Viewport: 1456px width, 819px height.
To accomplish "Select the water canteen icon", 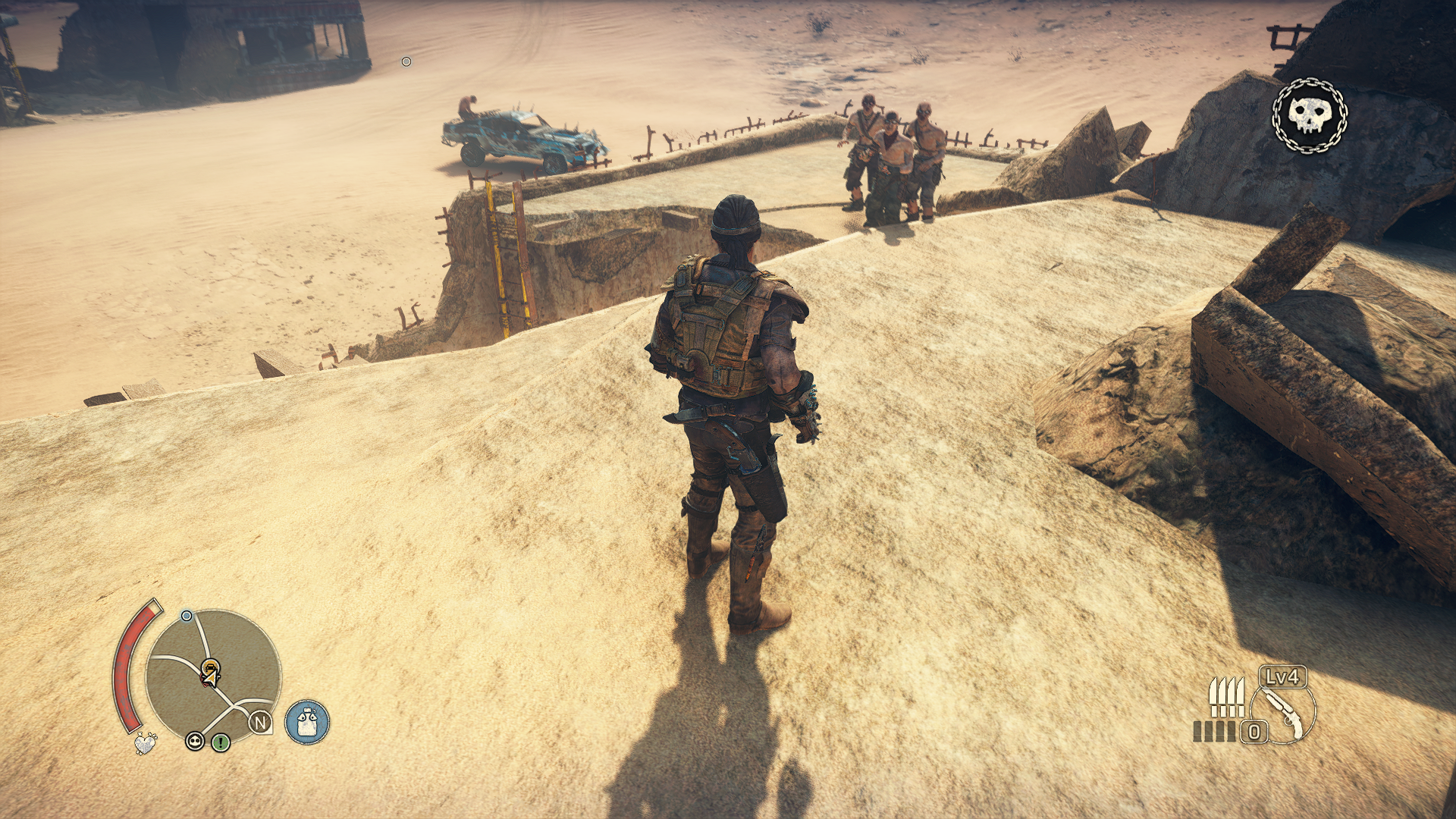I will pos(307,721).
